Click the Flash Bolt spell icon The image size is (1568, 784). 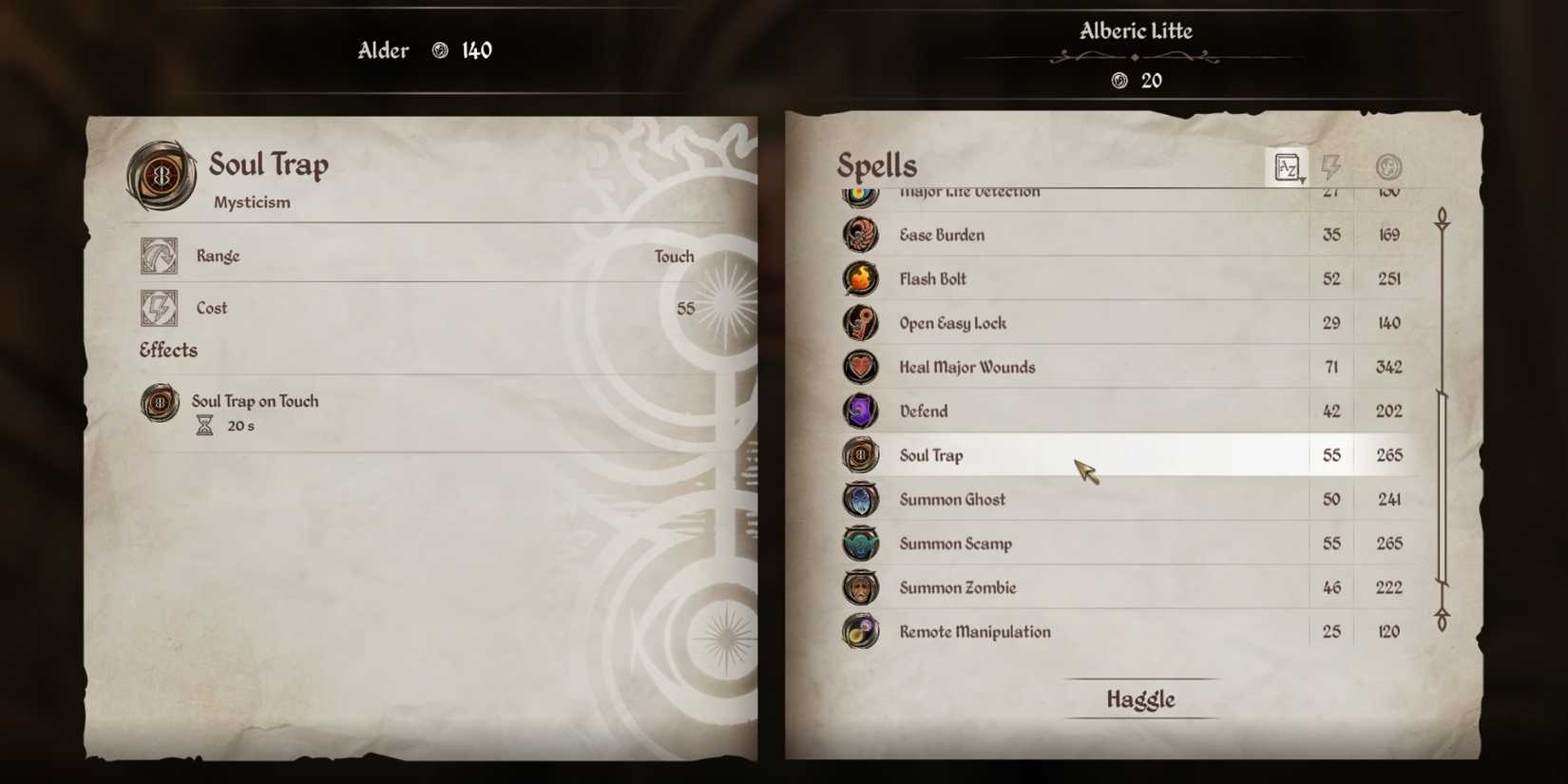tap(861, 278)
